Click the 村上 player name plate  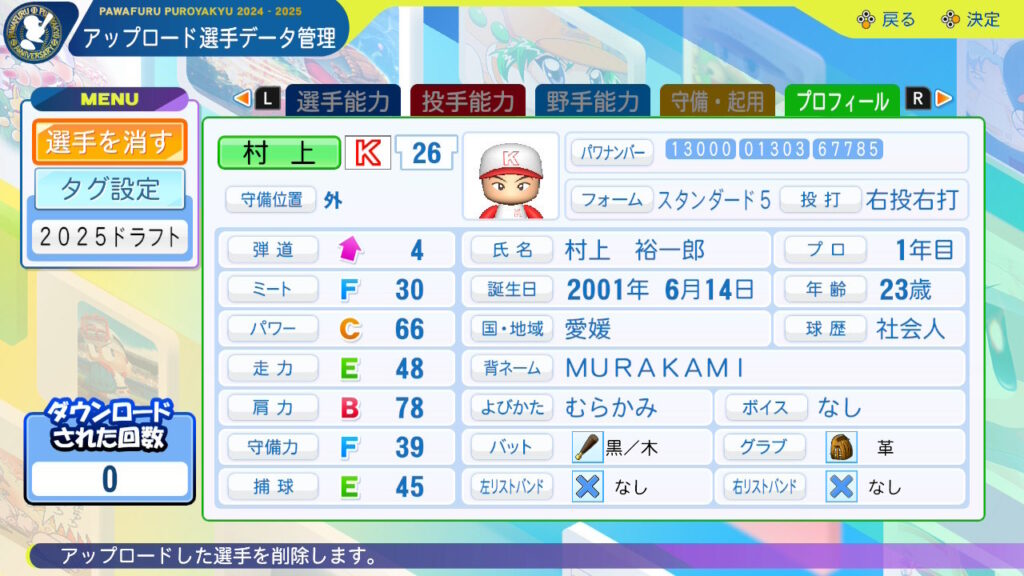(279, 153)
